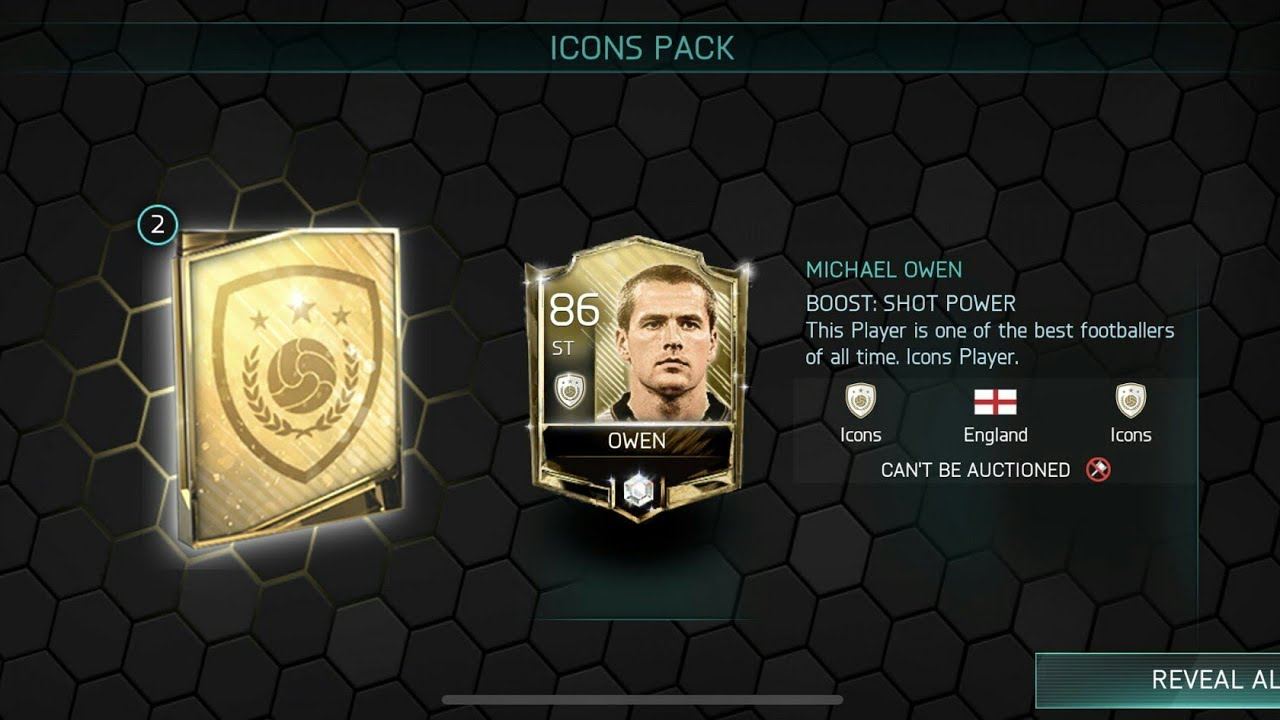Click the Icons league badge on the right
The image size is (1280, 720).
[1129, 405]
